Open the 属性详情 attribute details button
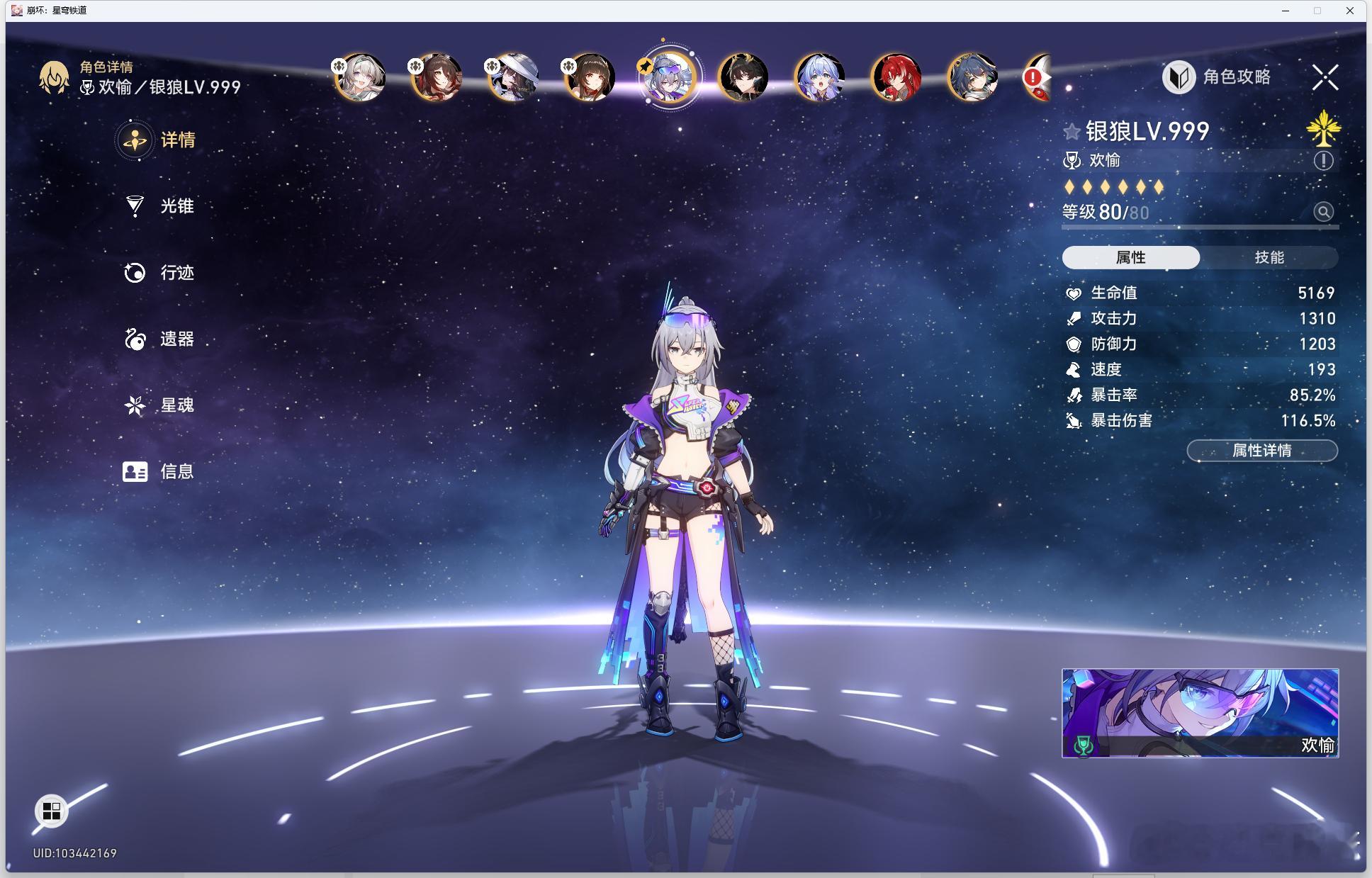1372x878 pixels. pyautogui.click(x=1262, y=451)
